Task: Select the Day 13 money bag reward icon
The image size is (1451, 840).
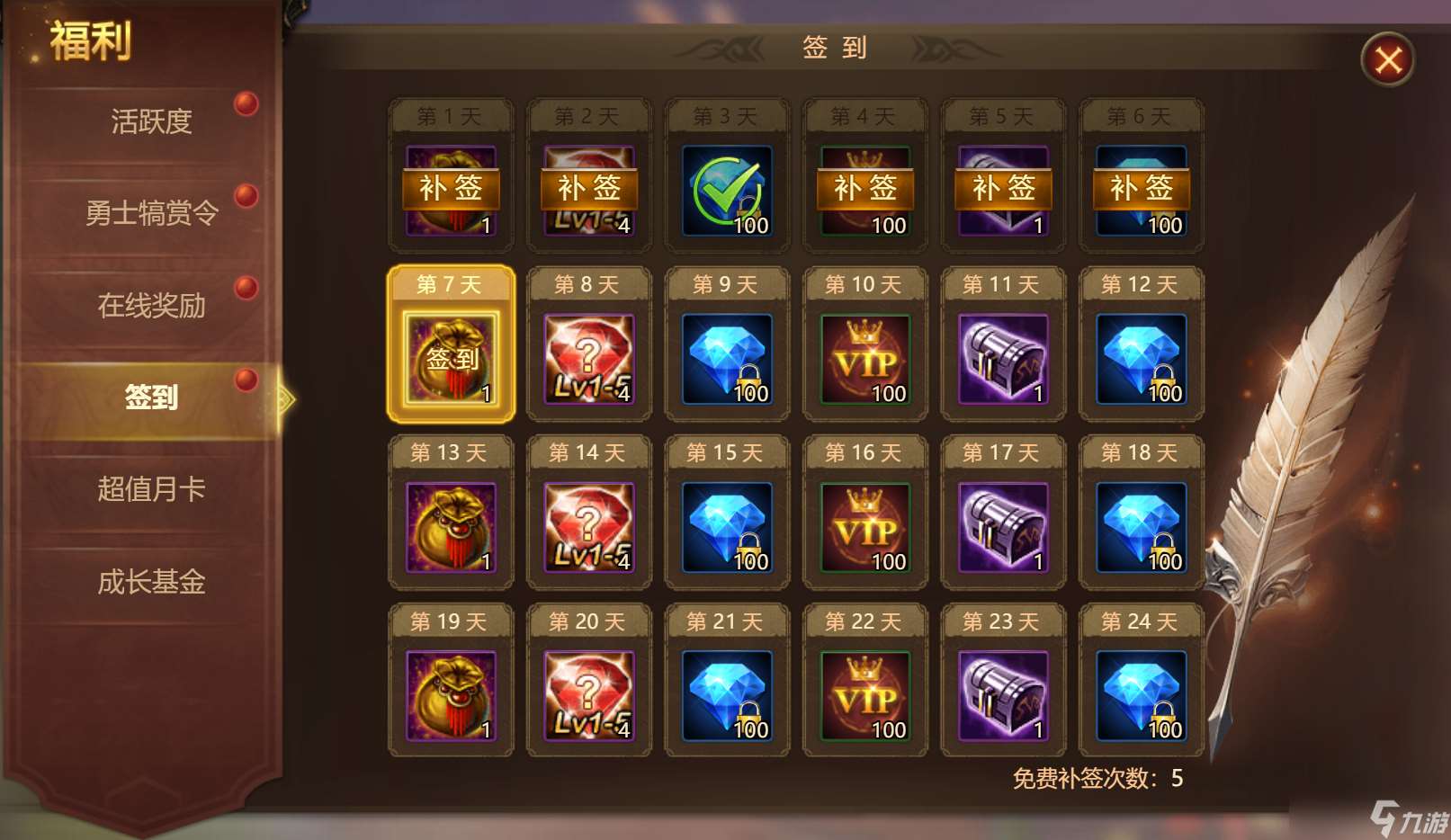Action: point(450,524)
